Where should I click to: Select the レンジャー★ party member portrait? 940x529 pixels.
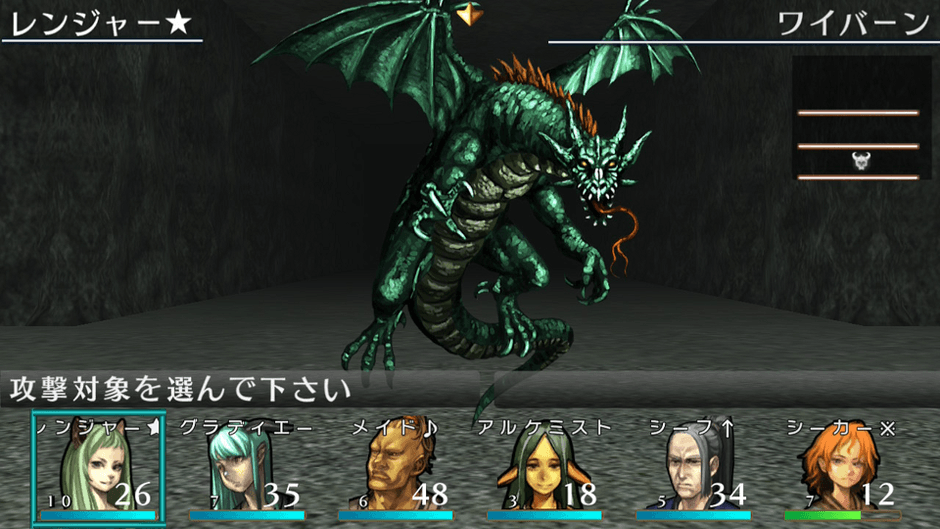click(98, 468)
